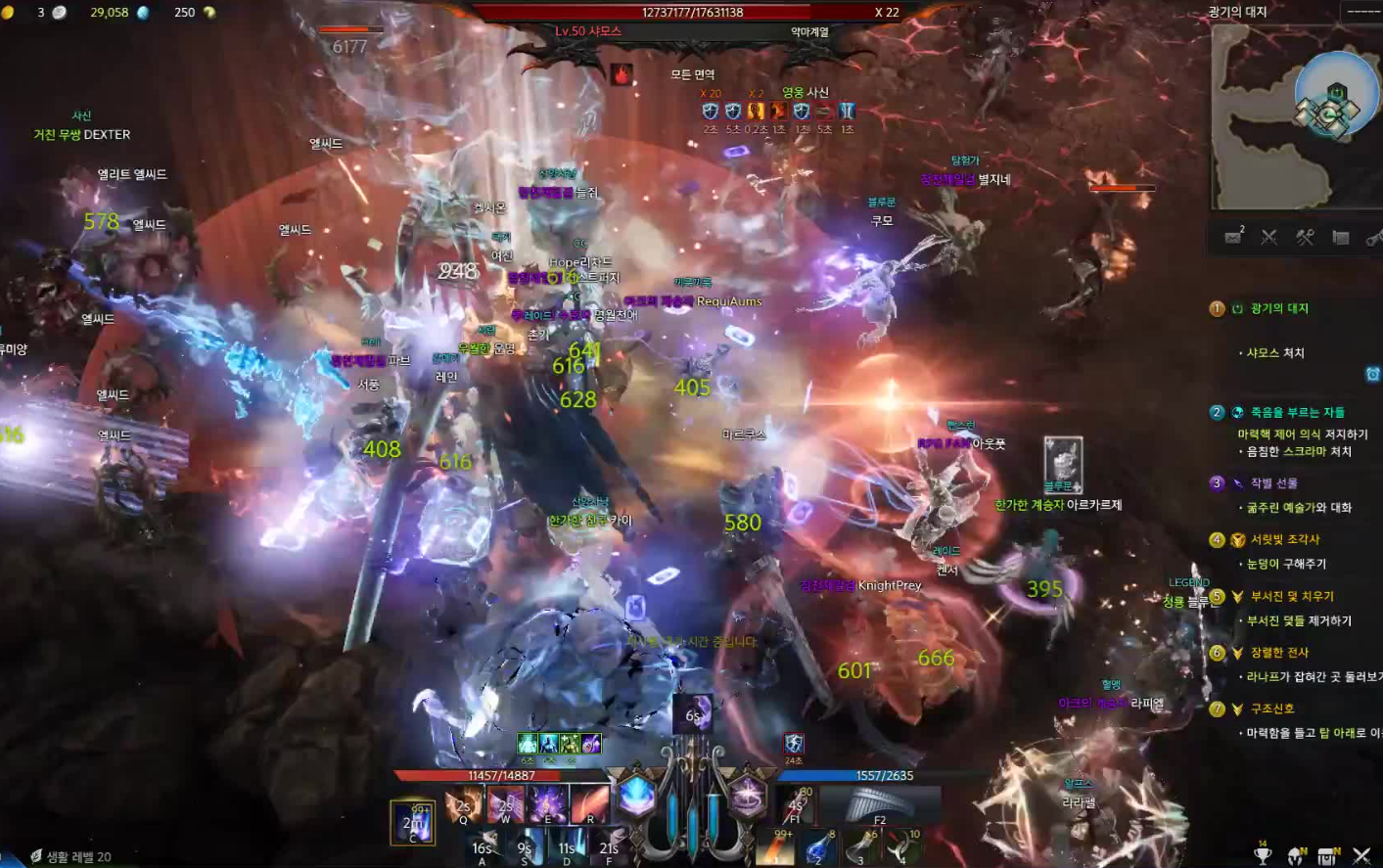Drink the blue potion in slot 2
Screen dimensions: 1383x868
(819, 847)
